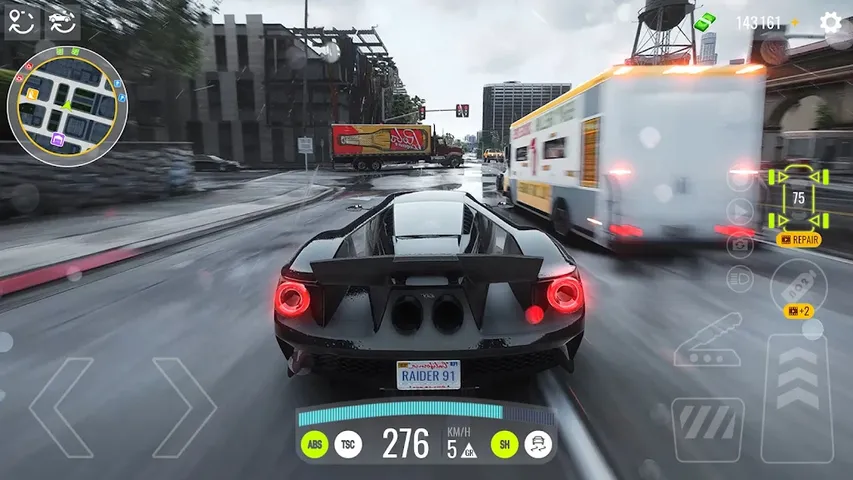Tap the yellow REPAIR button
This screenshot has width=853, height=480.
click(798, 240)
